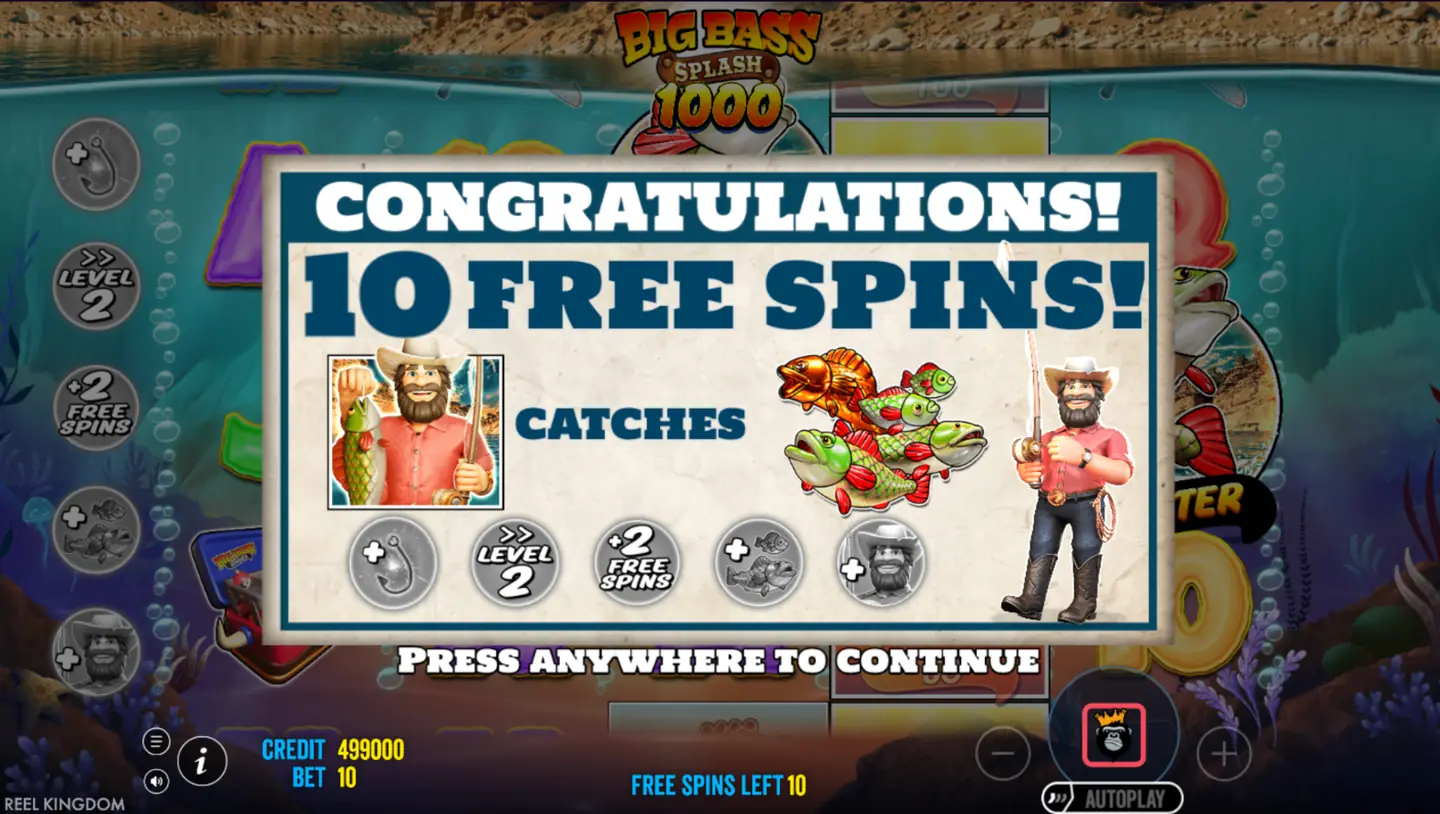
Task: Click the +2 Free Spins symbol in the popup
Action: 637,562
